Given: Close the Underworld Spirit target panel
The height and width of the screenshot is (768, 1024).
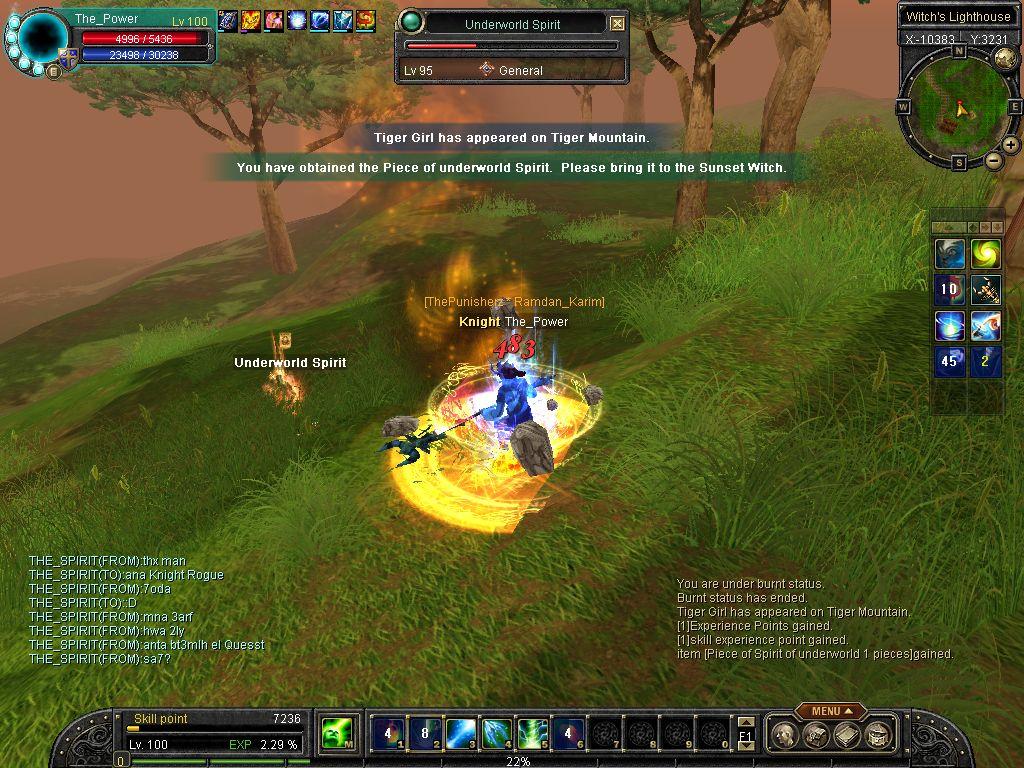Looking at the screenshot, I should [x=617, y=24].
